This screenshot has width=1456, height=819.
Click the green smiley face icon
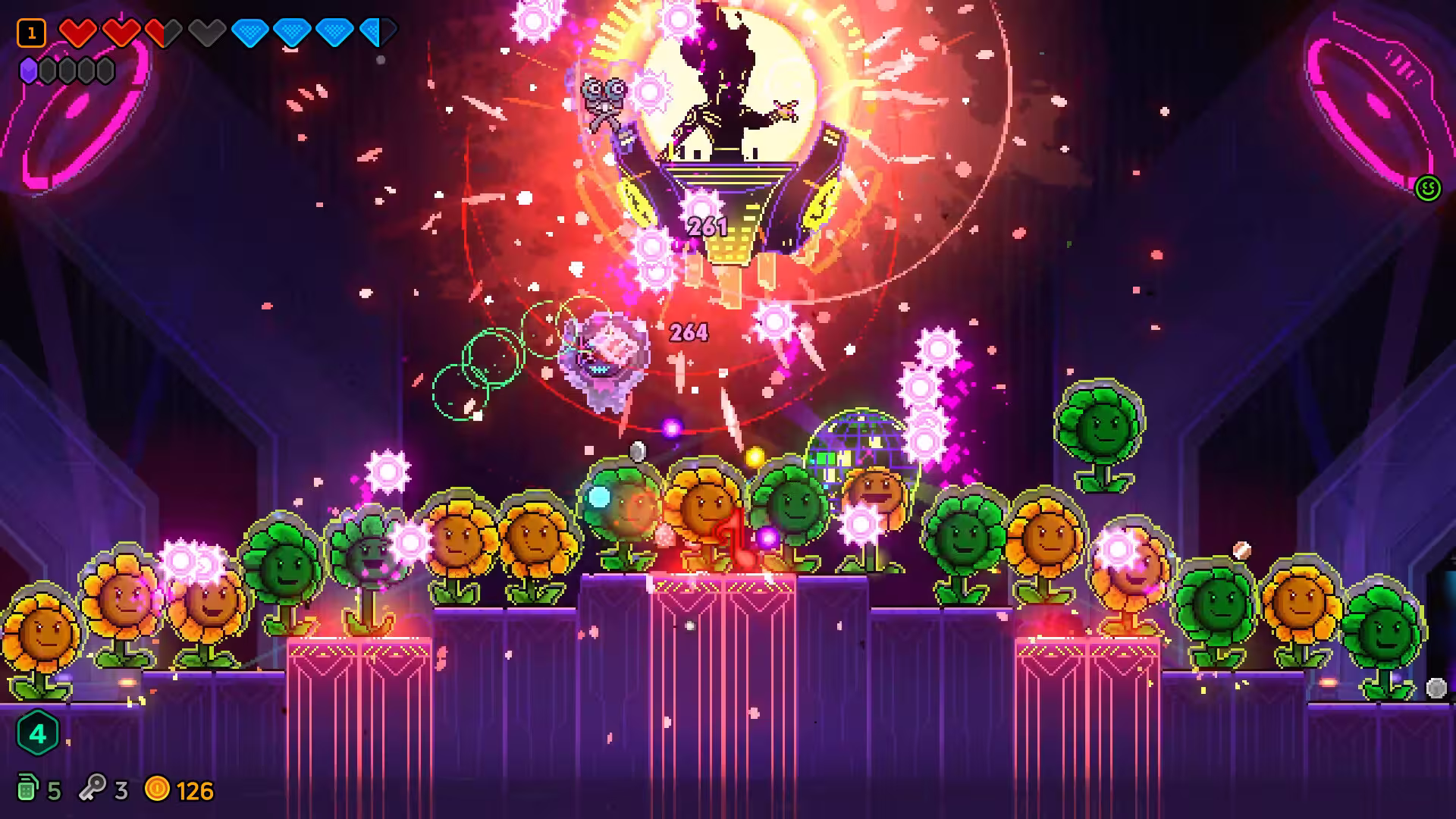[1428, 188]
